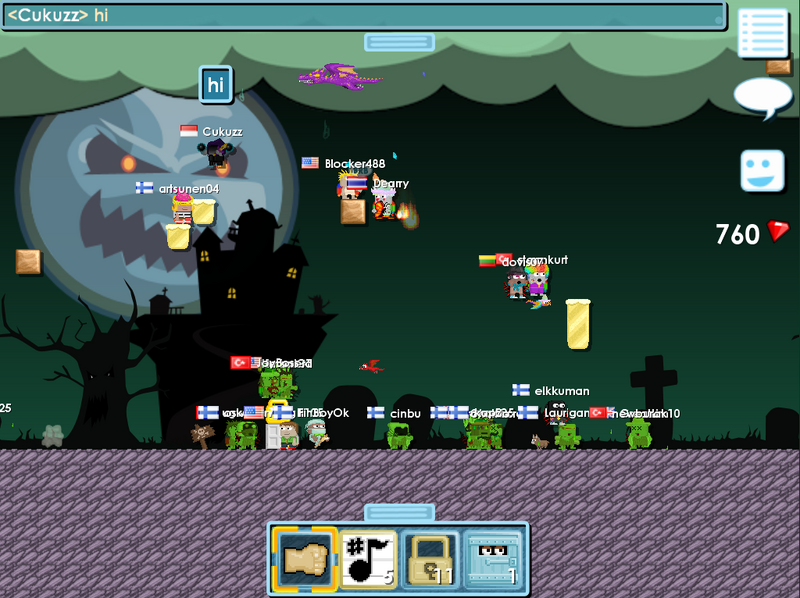Select the blue door with eyes slot
Image resolution: width=800 pixels, height=598 pixels.
(x=492, y=557)
